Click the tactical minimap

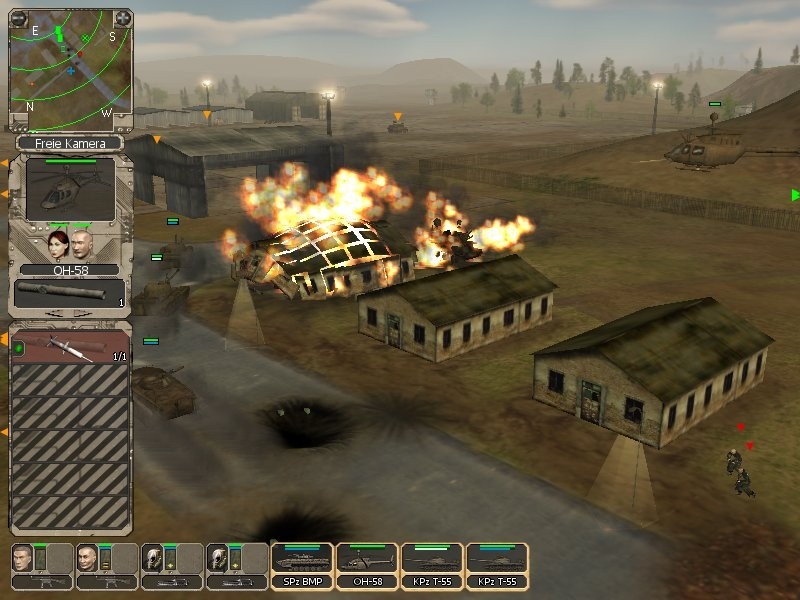click(x=70, y=70)
